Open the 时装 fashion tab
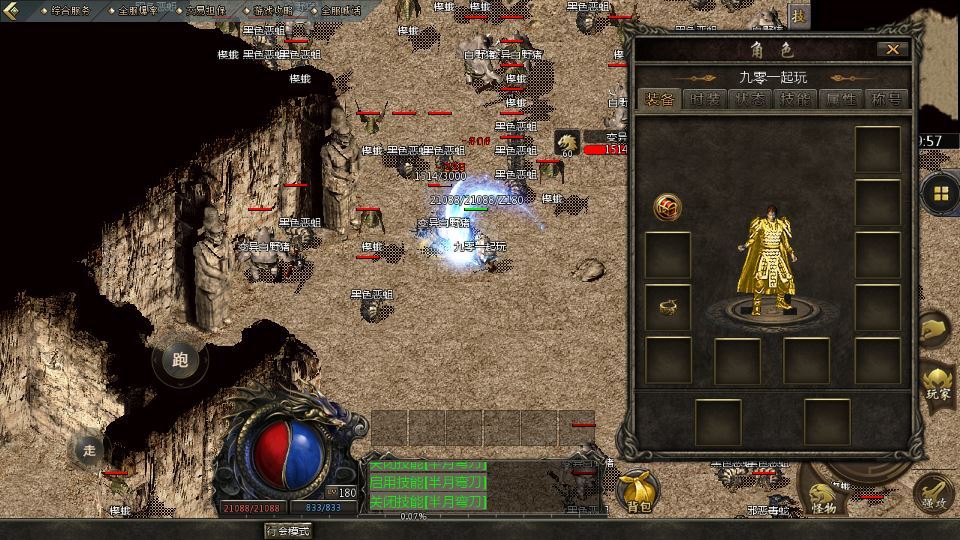 pyautogui.click(x=705, y=99)
